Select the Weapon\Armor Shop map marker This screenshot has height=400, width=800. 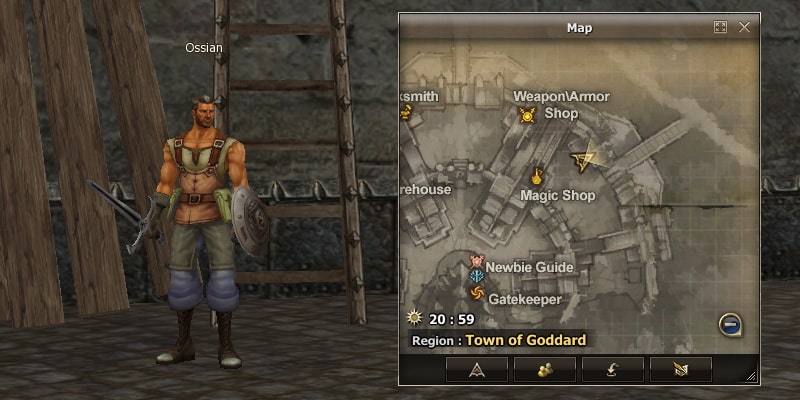coord(528,115)
